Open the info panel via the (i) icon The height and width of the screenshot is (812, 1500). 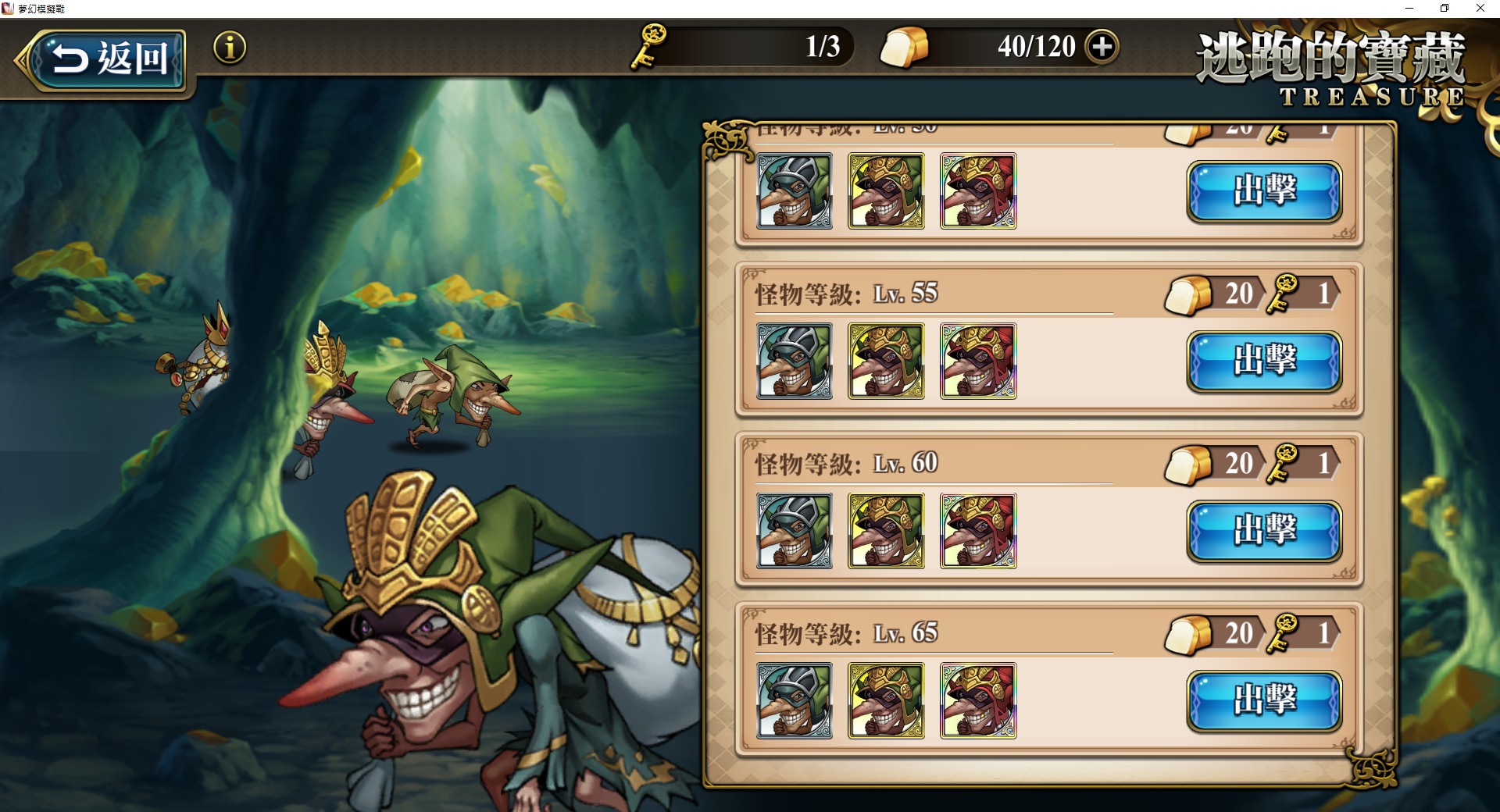tap(229, 48)
